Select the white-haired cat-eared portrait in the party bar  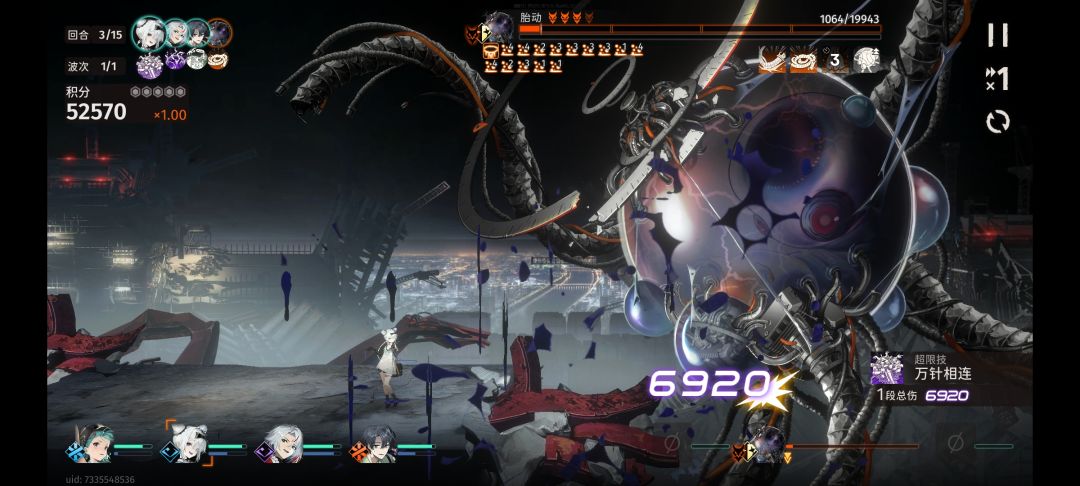point(181,444)
